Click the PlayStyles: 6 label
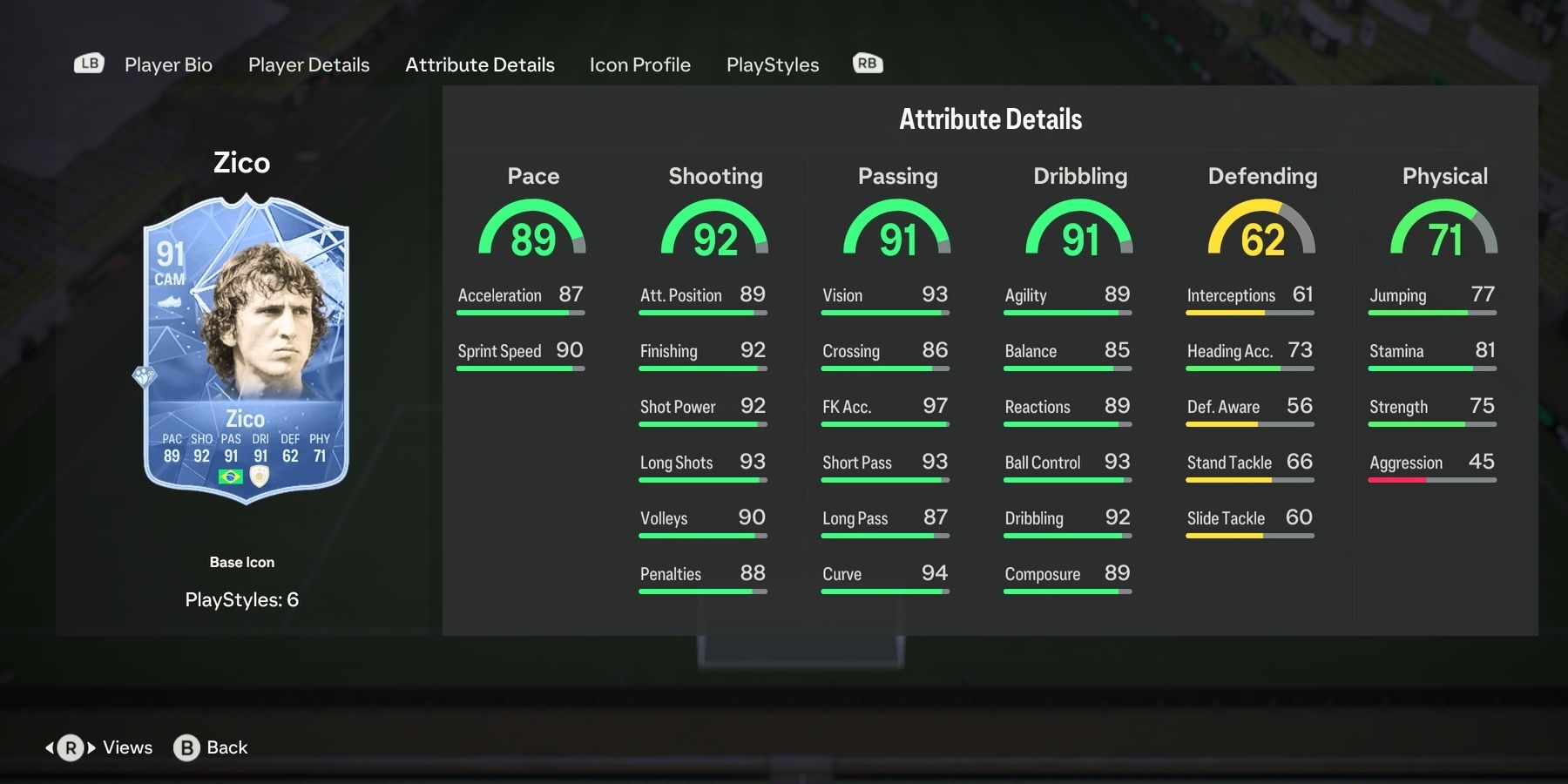Screen dimensions: 1568x784 click(x=243, y=599)
